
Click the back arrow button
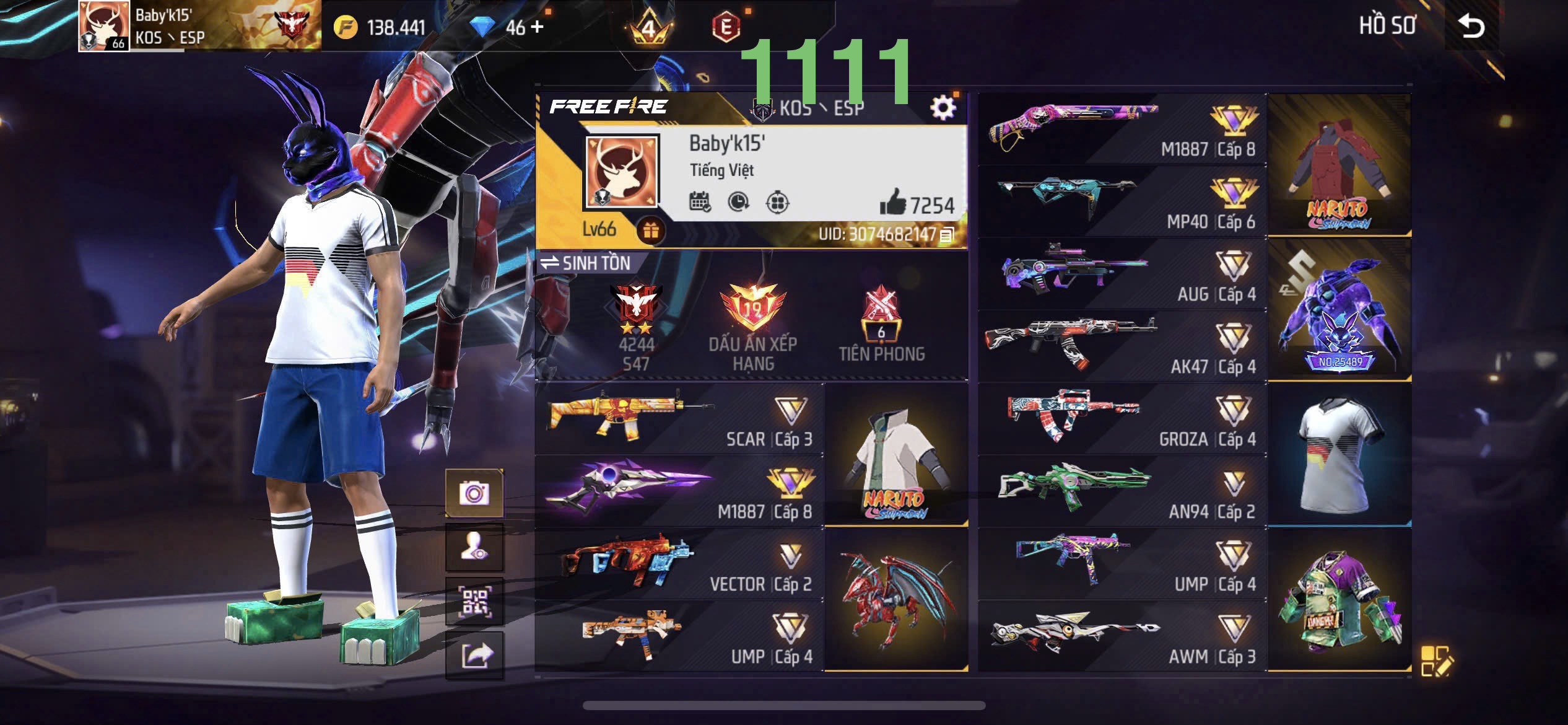1471,27
